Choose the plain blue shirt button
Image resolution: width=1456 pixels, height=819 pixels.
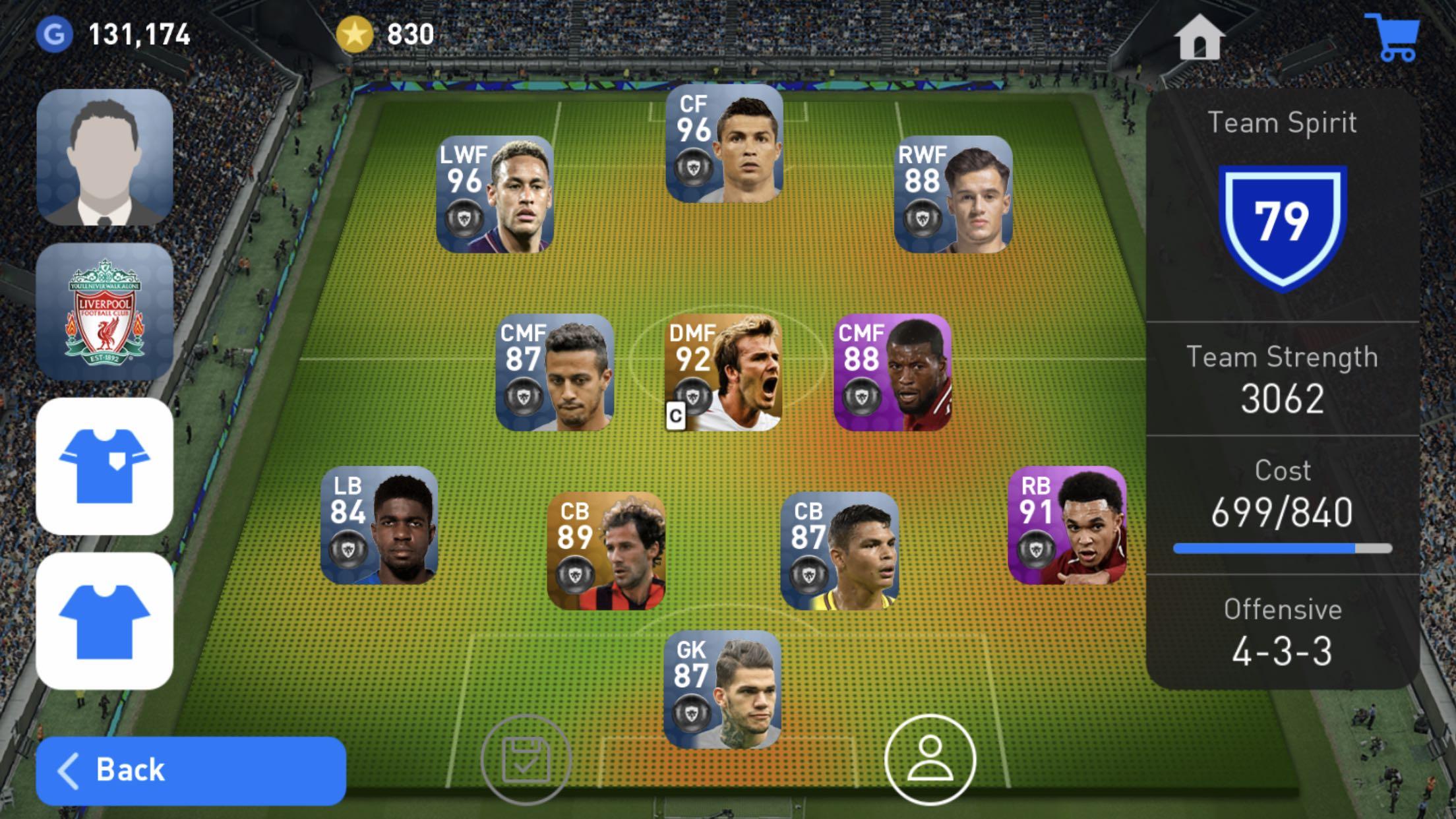point(105,621)
